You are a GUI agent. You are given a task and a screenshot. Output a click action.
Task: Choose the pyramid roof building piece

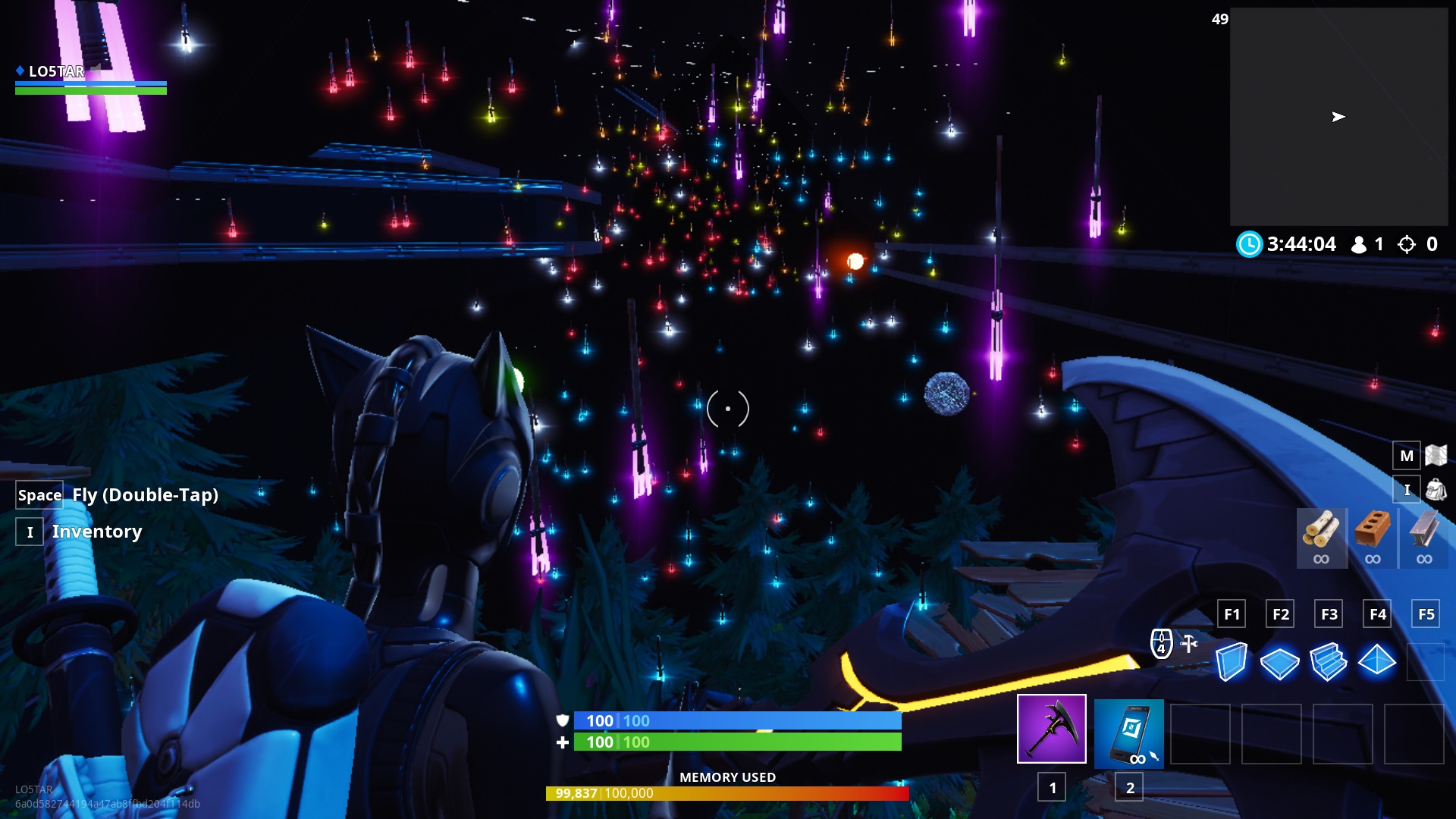pos(1376,661)
